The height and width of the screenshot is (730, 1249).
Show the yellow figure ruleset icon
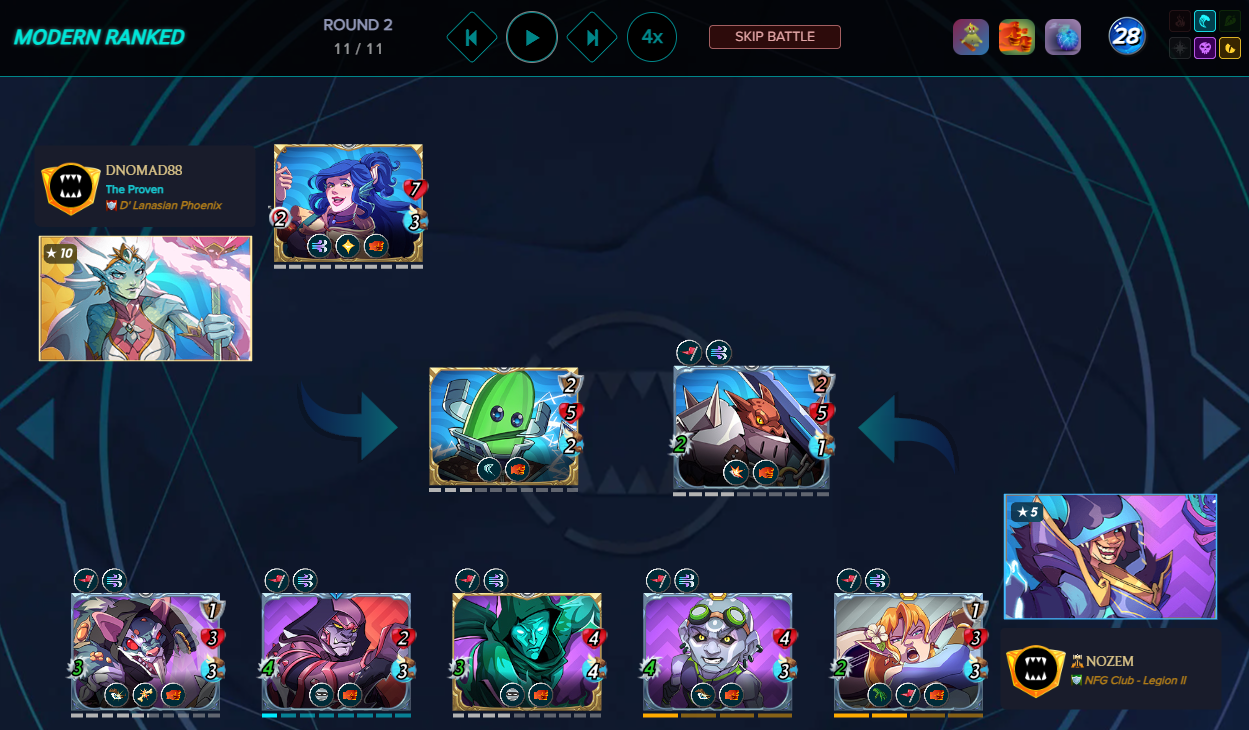[x=971, y=37]
